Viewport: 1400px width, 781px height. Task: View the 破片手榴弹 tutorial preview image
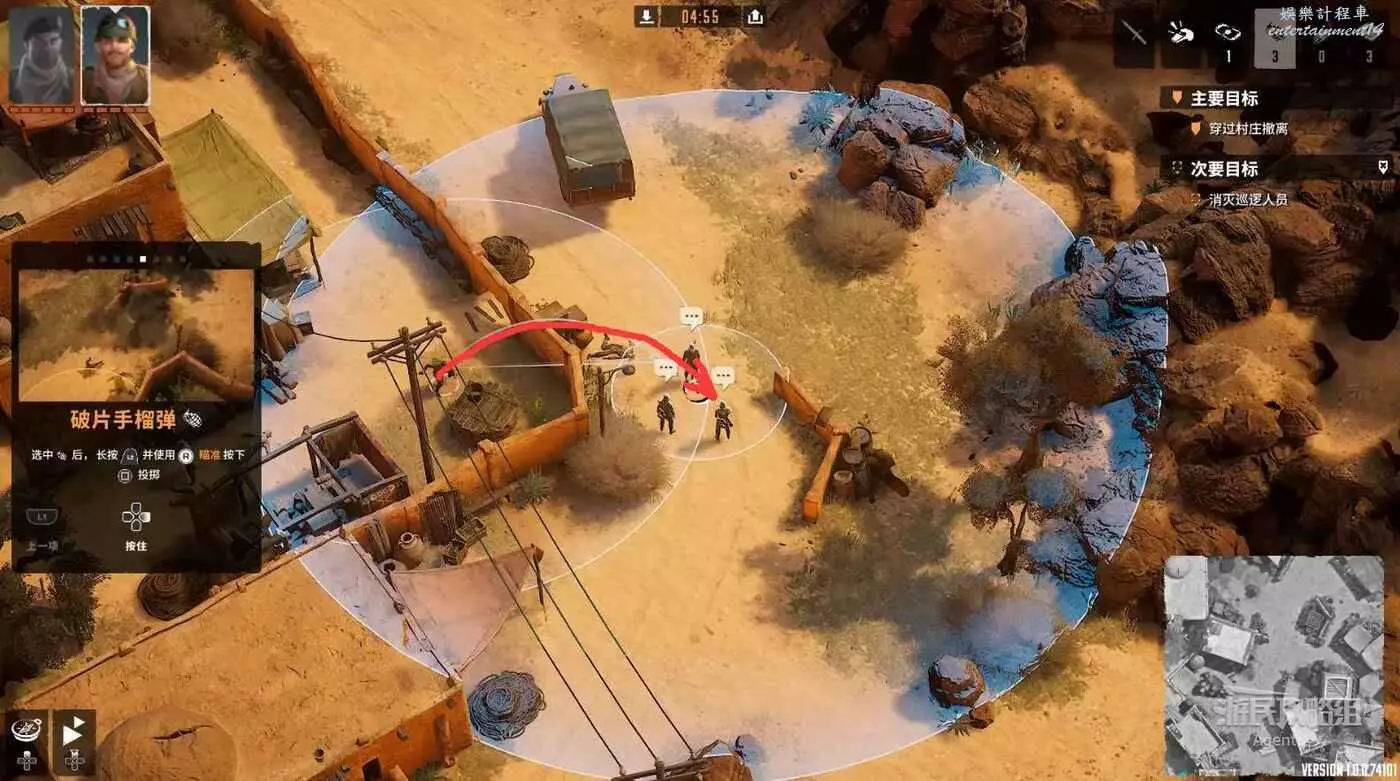[x=136, y=334]
